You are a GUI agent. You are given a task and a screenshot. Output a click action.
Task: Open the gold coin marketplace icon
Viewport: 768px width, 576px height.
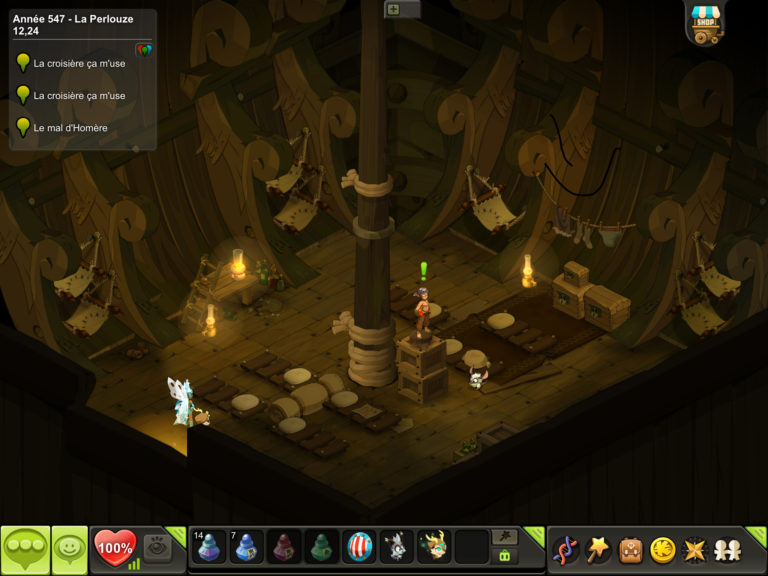[662, 549]
